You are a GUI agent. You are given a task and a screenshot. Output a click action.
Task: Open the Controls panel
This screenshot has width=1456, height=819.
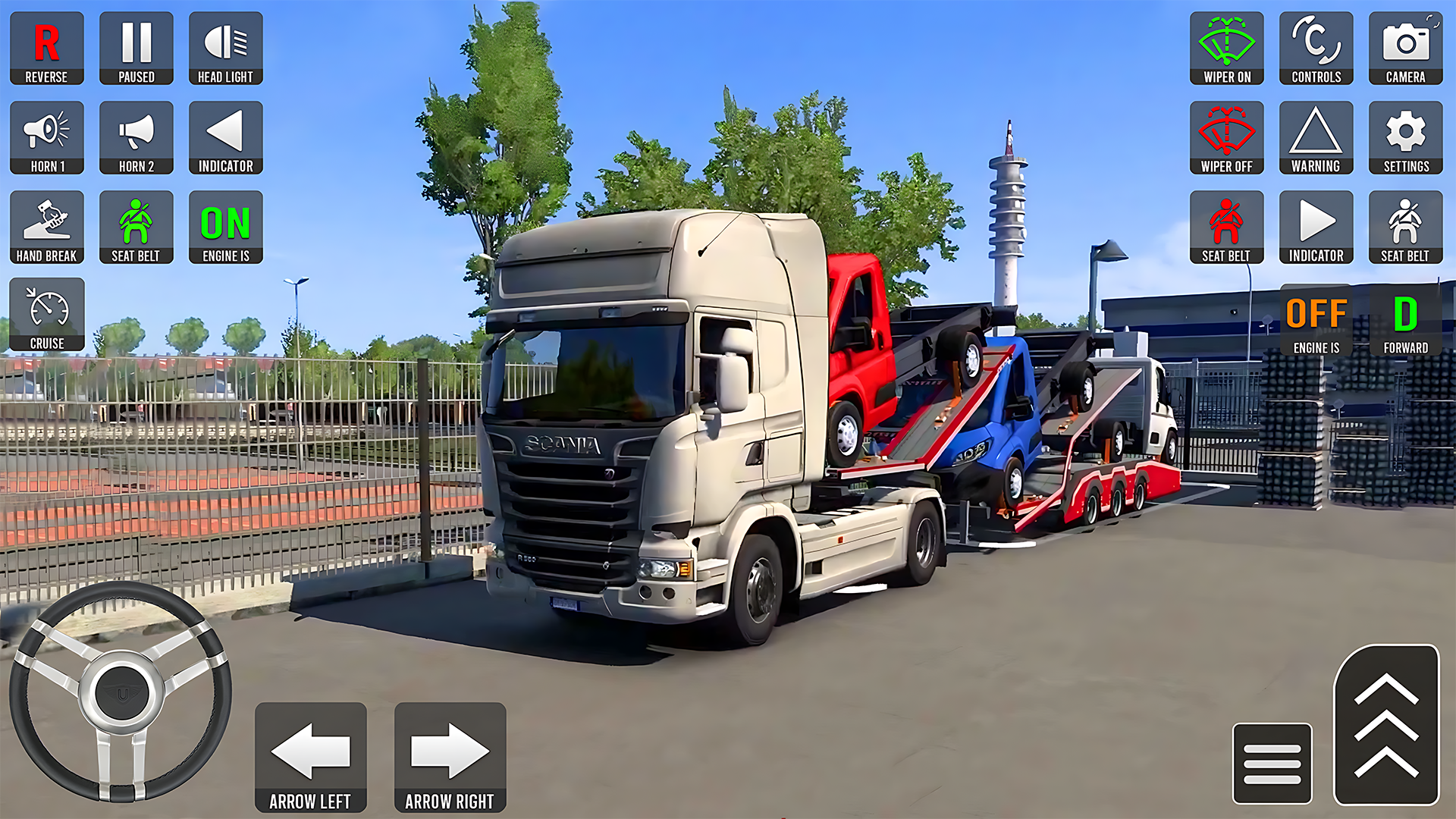(1316, 47)
